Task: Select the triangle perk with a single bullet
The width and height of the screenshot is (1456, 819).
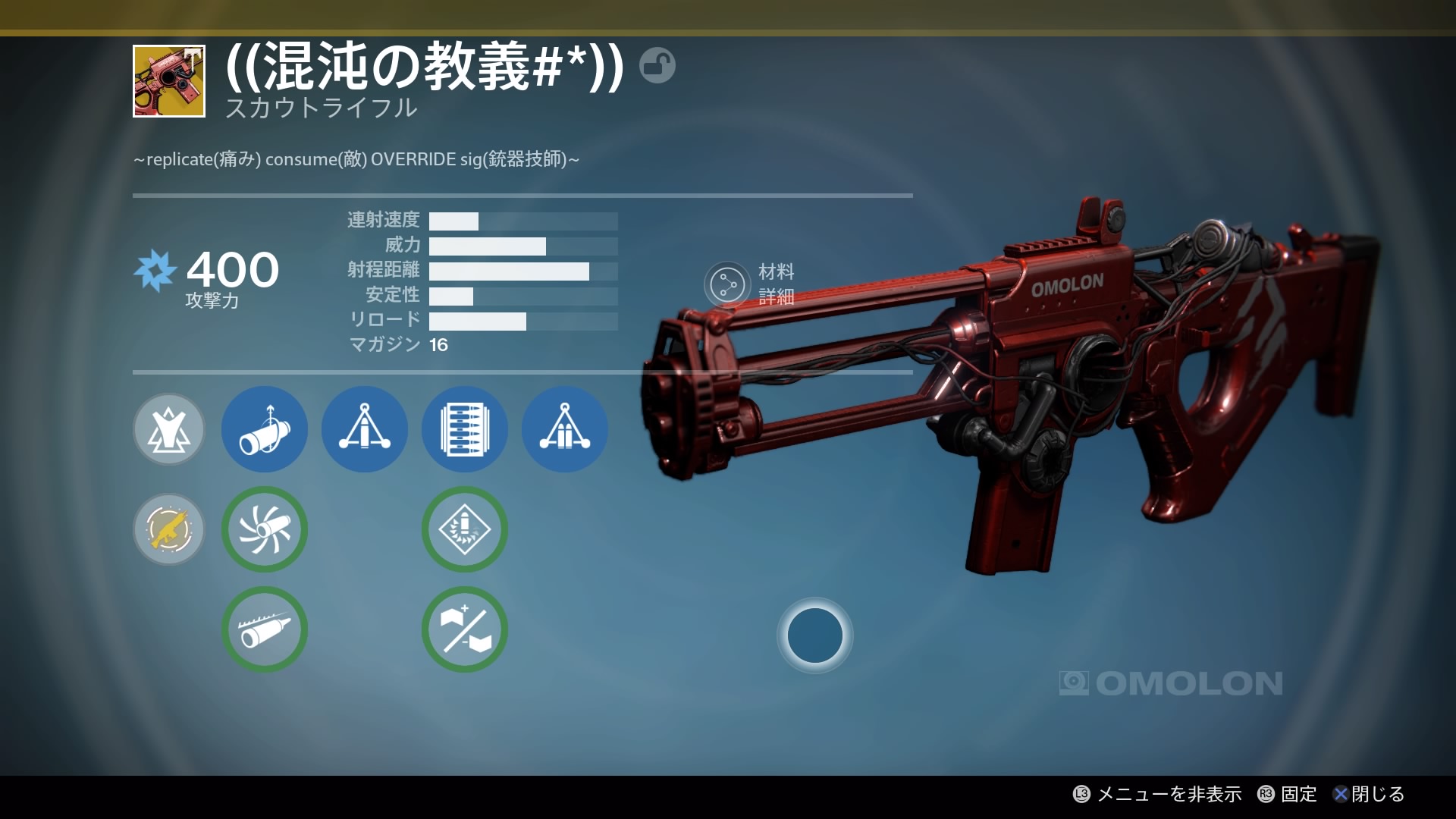Action: [365, 429]
